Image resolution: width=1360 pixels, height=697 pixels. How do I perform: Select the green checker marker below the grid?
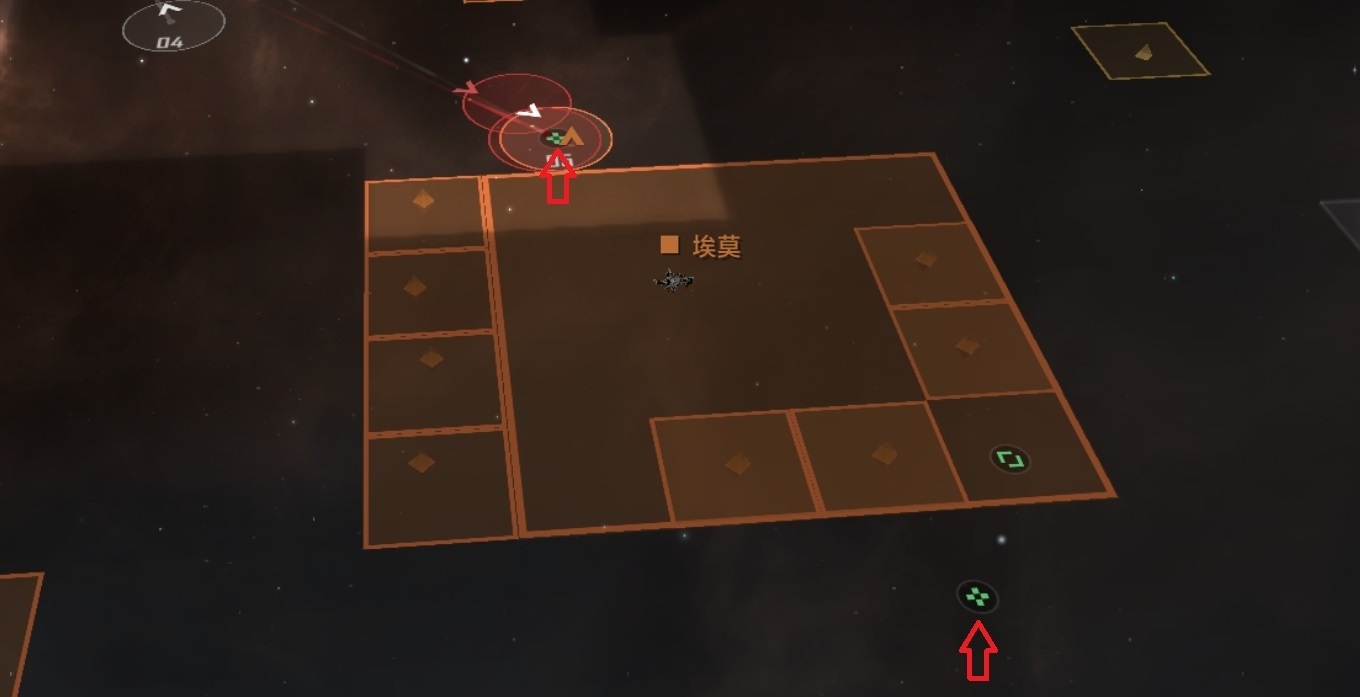(976, 597)
